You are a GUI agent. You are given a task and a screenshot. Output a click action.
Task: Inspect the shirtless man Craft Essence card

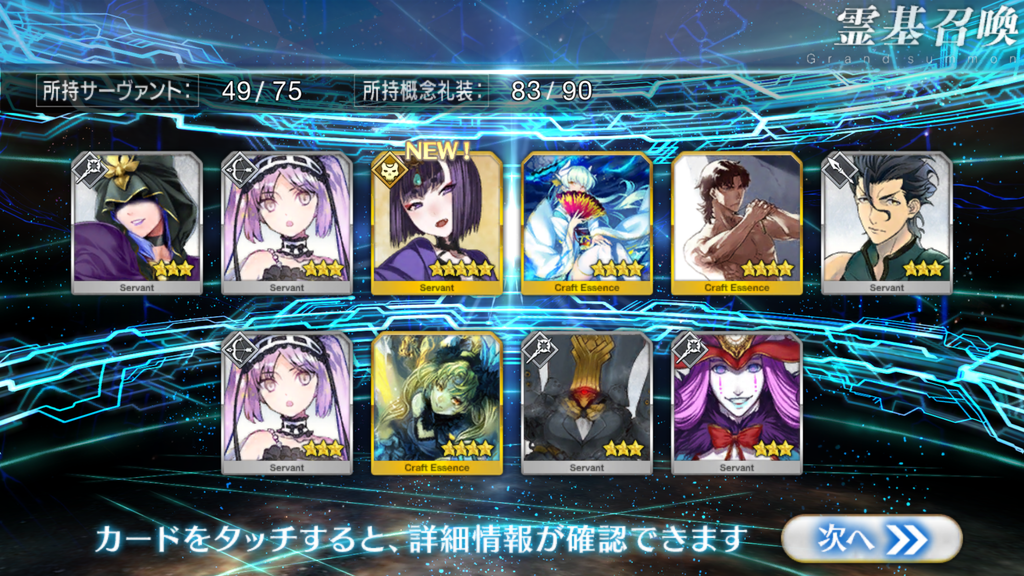click(x=737, y=224)
